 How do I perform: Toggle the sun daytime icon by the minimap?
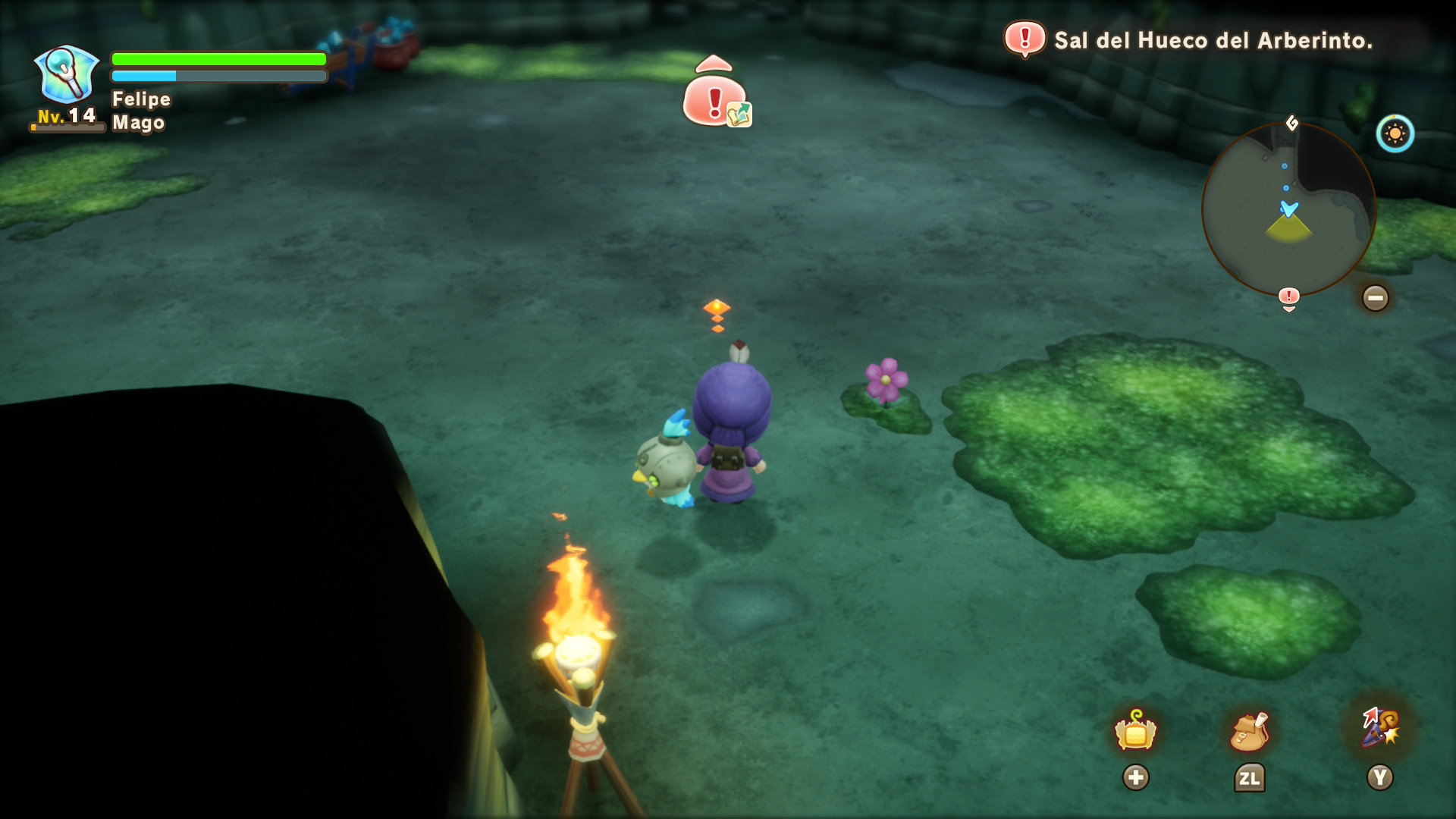pos(1395,134)
